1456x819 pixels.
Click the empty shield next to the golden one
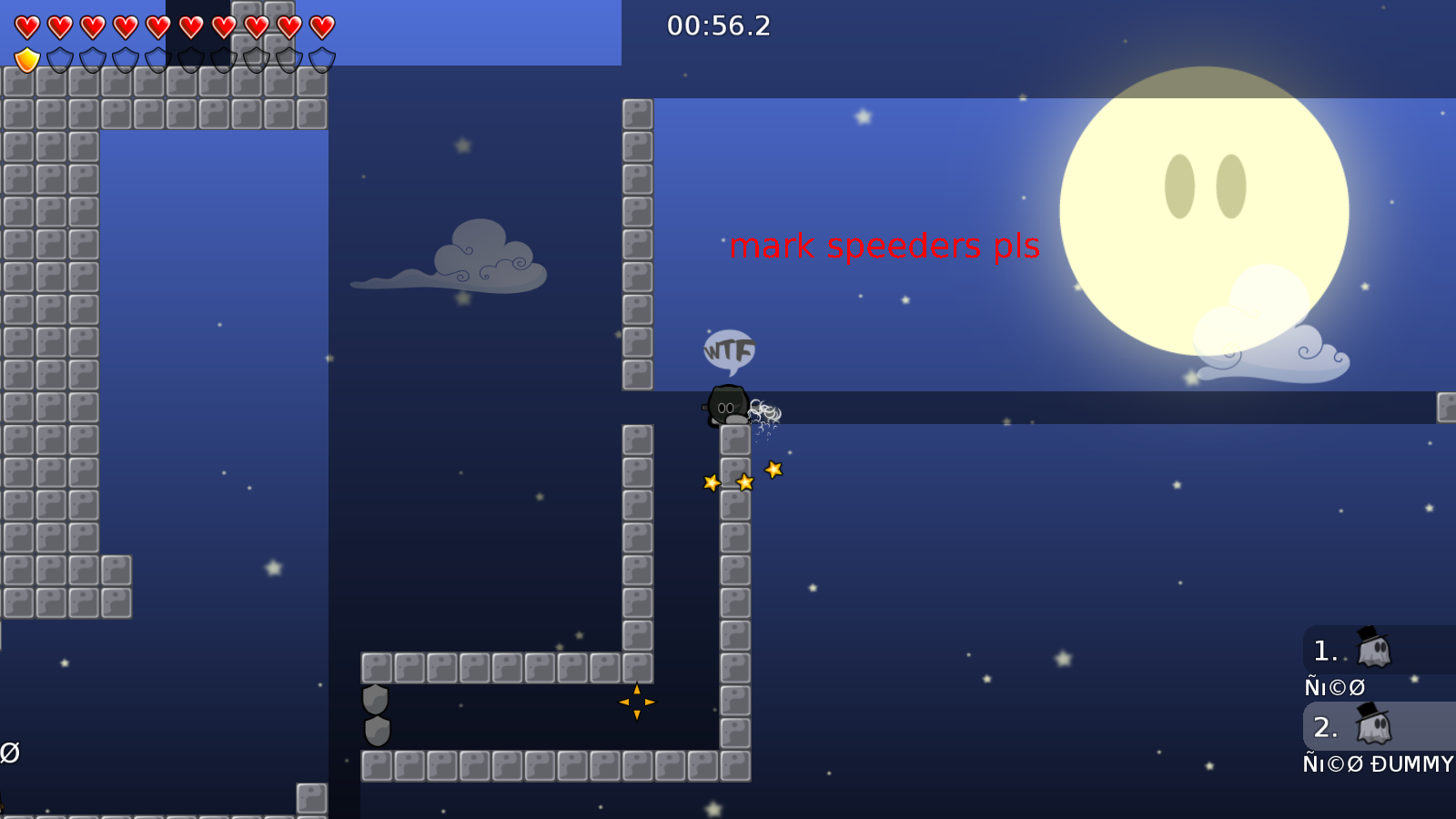(60, 59)
